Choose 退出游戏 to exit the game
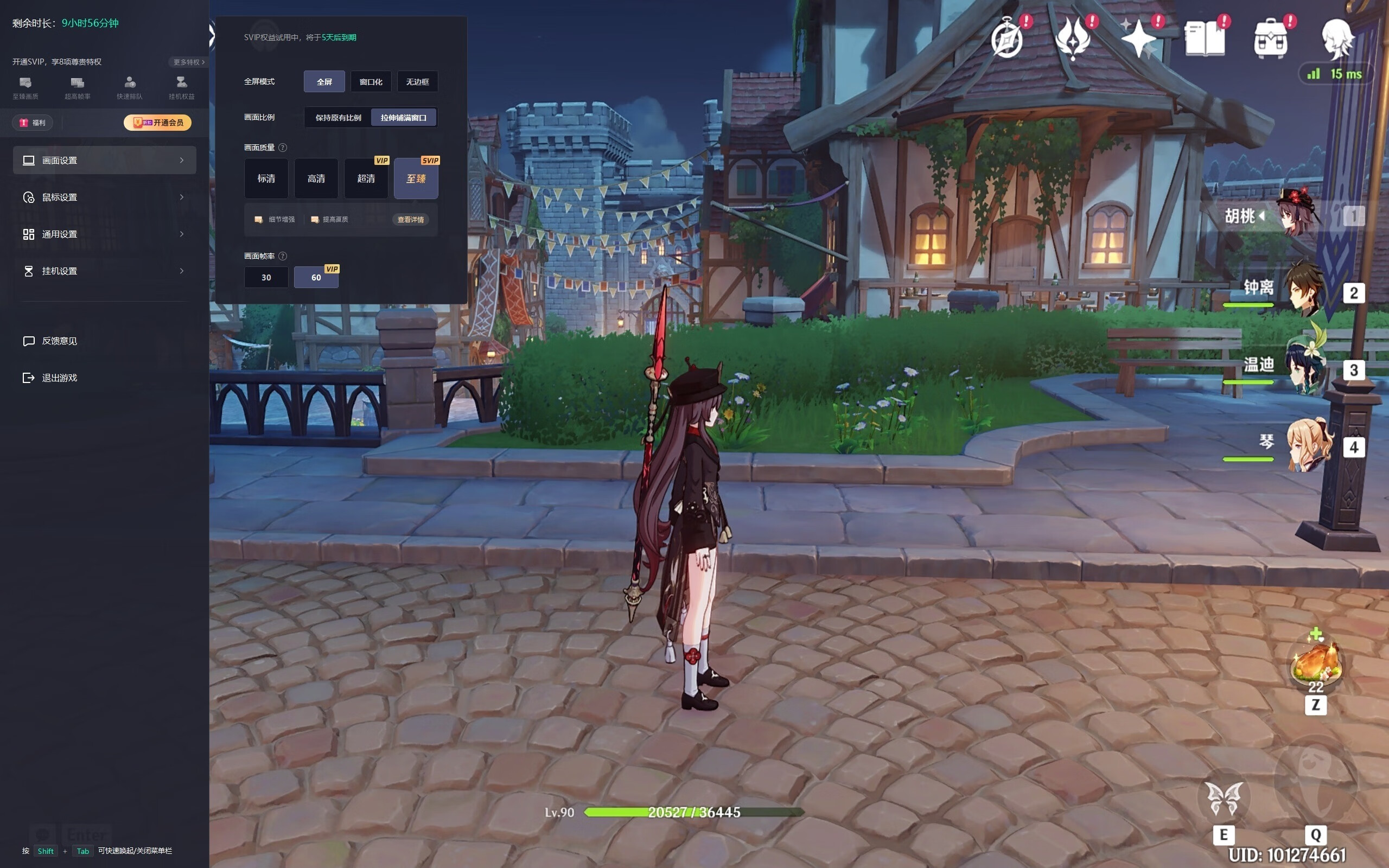Image resolution: width=1389 pixels, height=868 pixels. click(59, 378)
